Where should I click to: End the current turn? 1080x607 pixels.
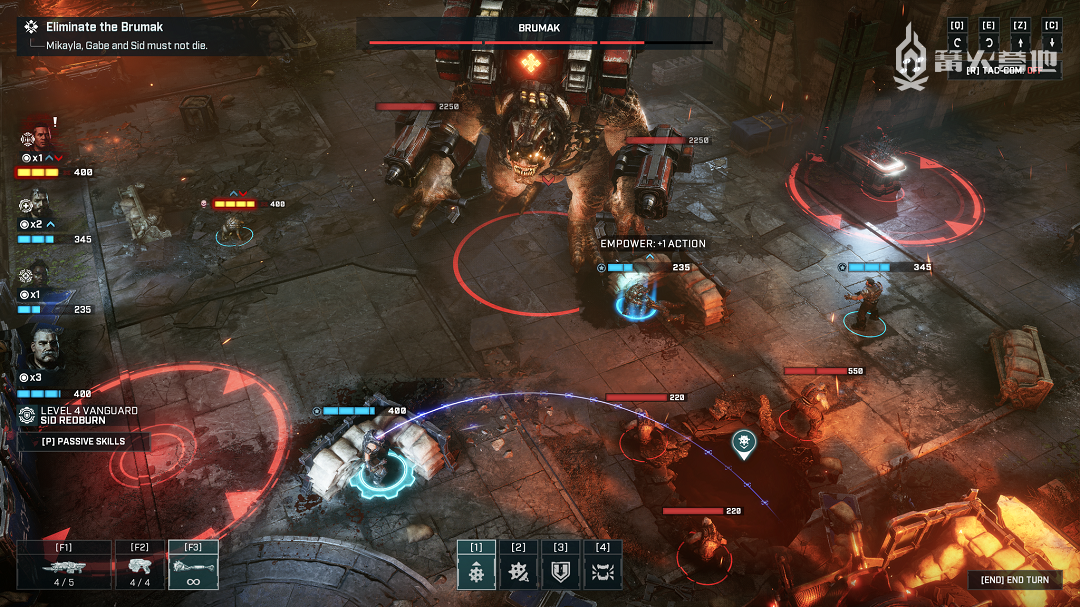[x=1014, y=580]
